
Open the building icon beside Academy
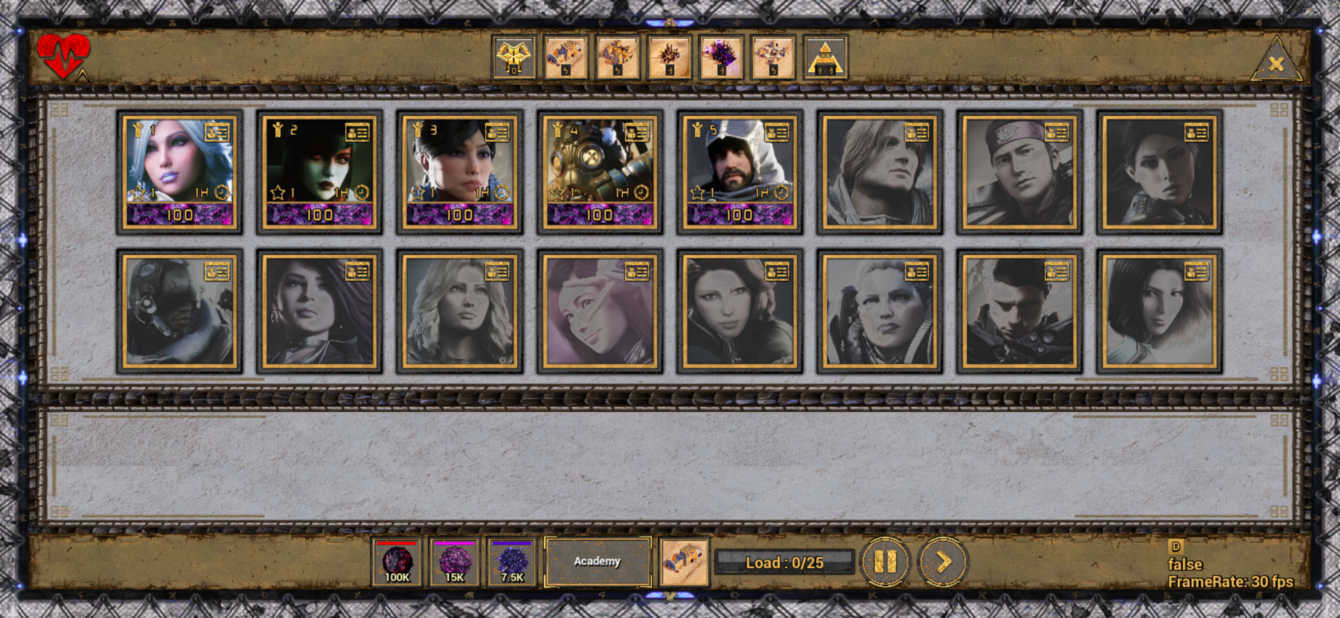685,562
